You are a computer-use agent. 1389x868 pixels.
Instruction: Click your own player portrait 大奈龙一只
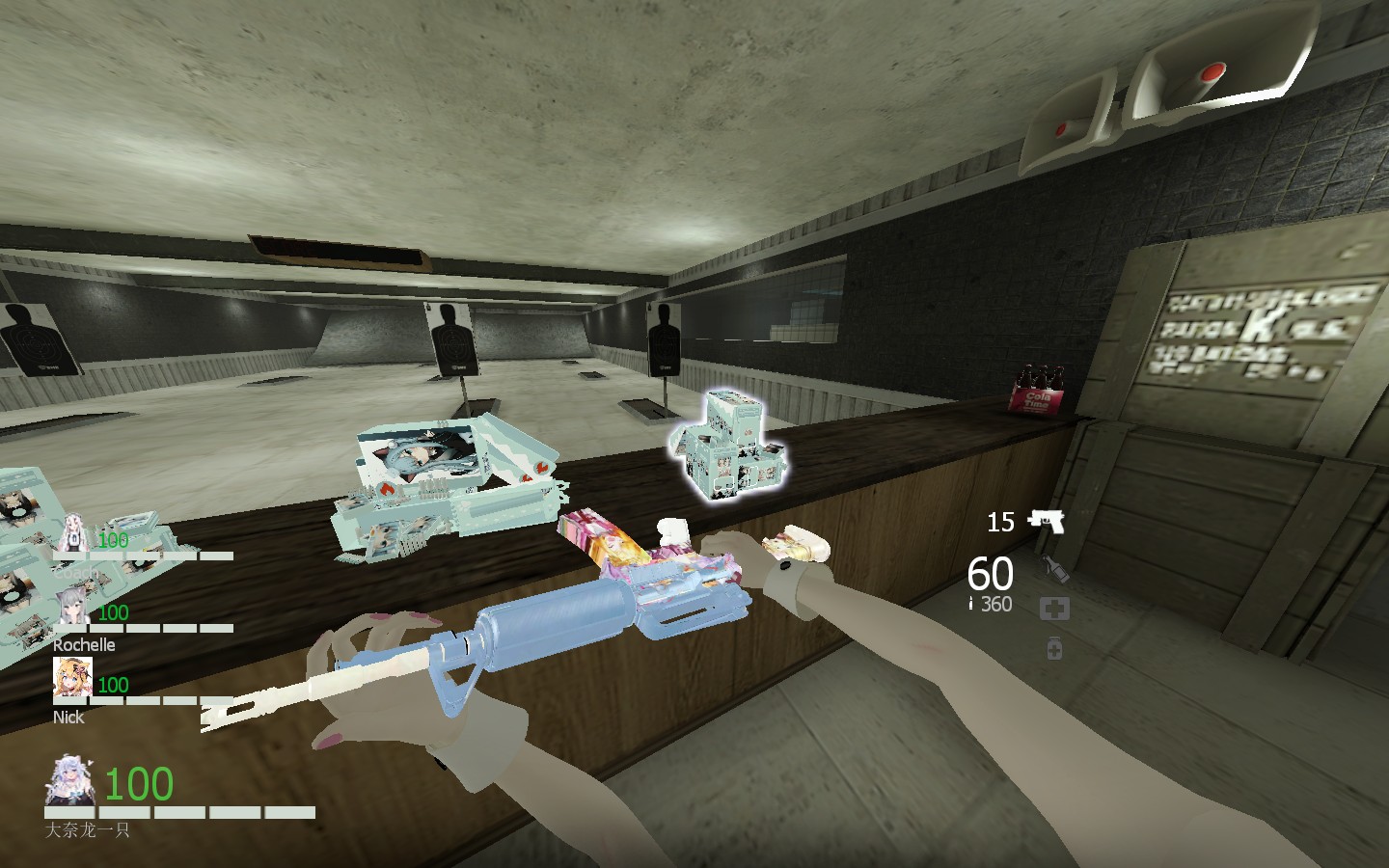pos(69,781)
